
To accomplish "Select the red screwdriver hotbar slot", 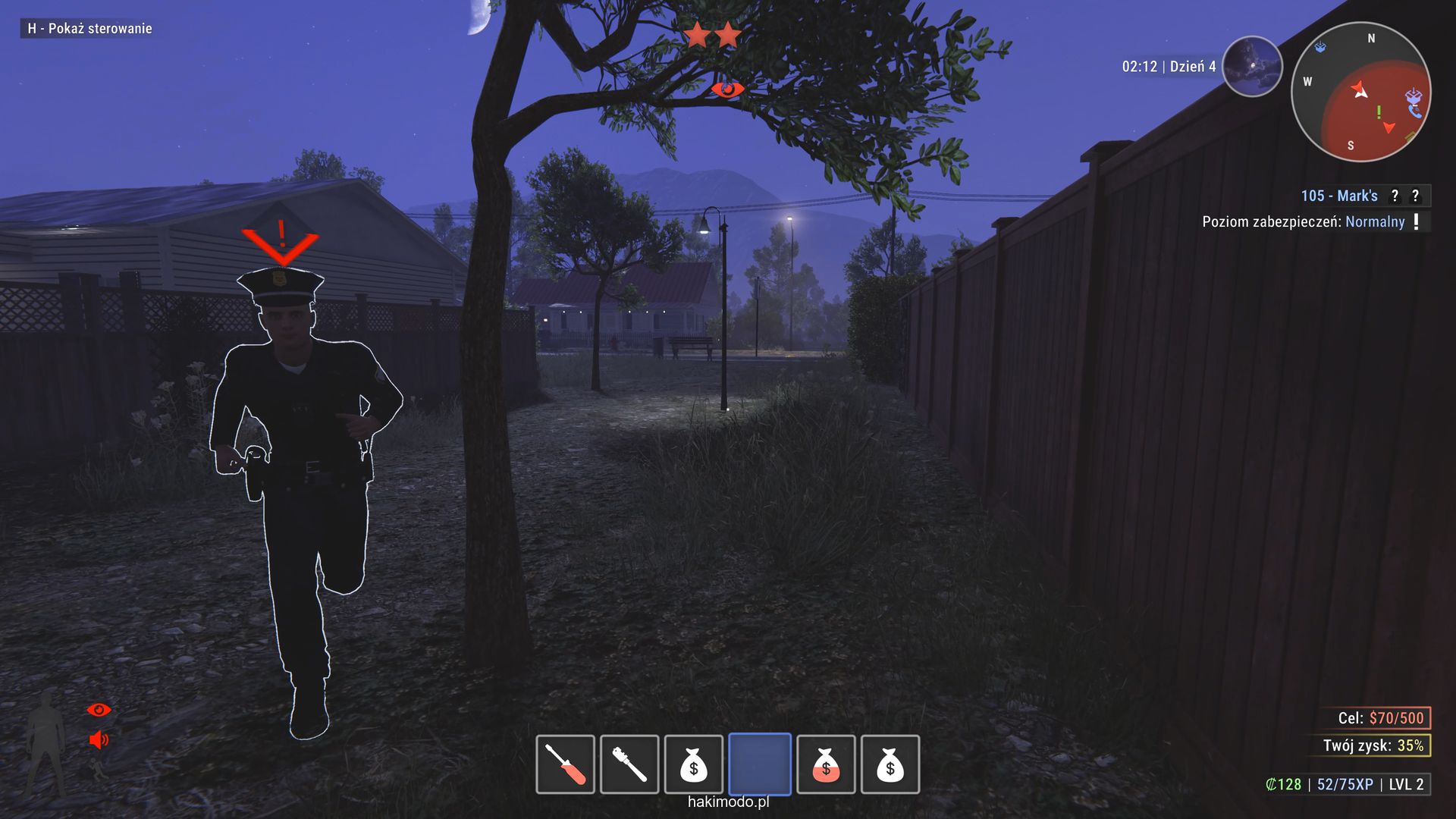I will tap(565, 764).
